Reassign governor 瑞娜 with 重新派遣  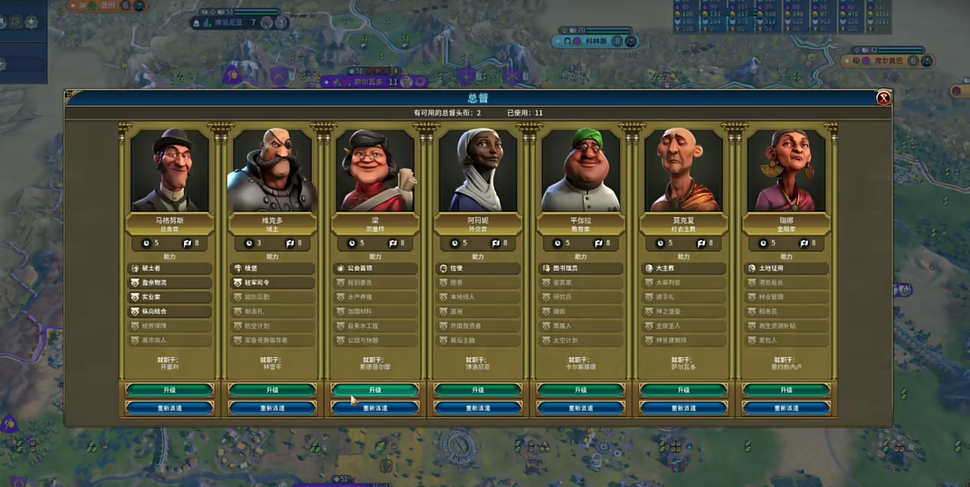click(786, 408)
